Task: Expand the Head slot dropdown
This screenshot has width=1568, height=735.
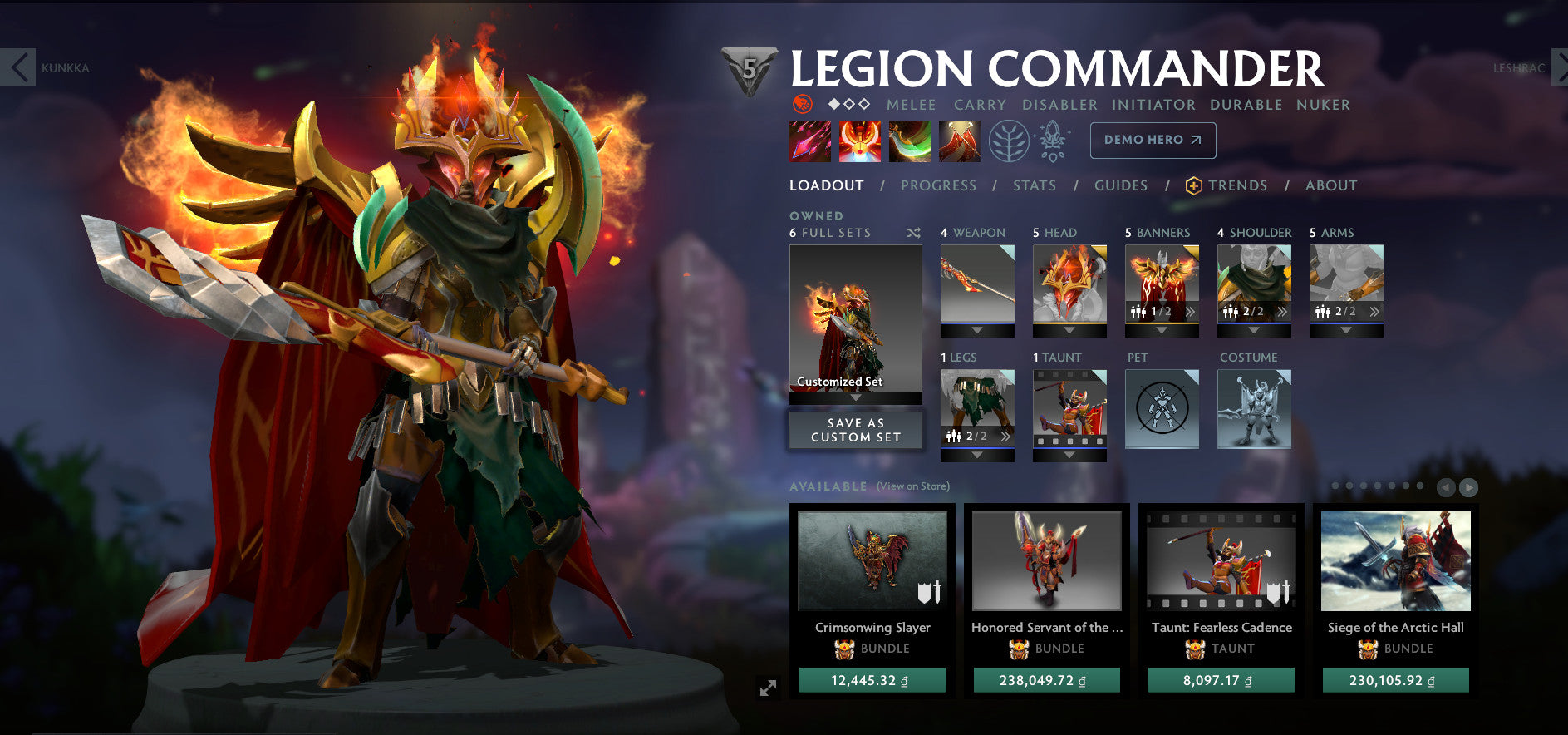Action: point(1070,328)
